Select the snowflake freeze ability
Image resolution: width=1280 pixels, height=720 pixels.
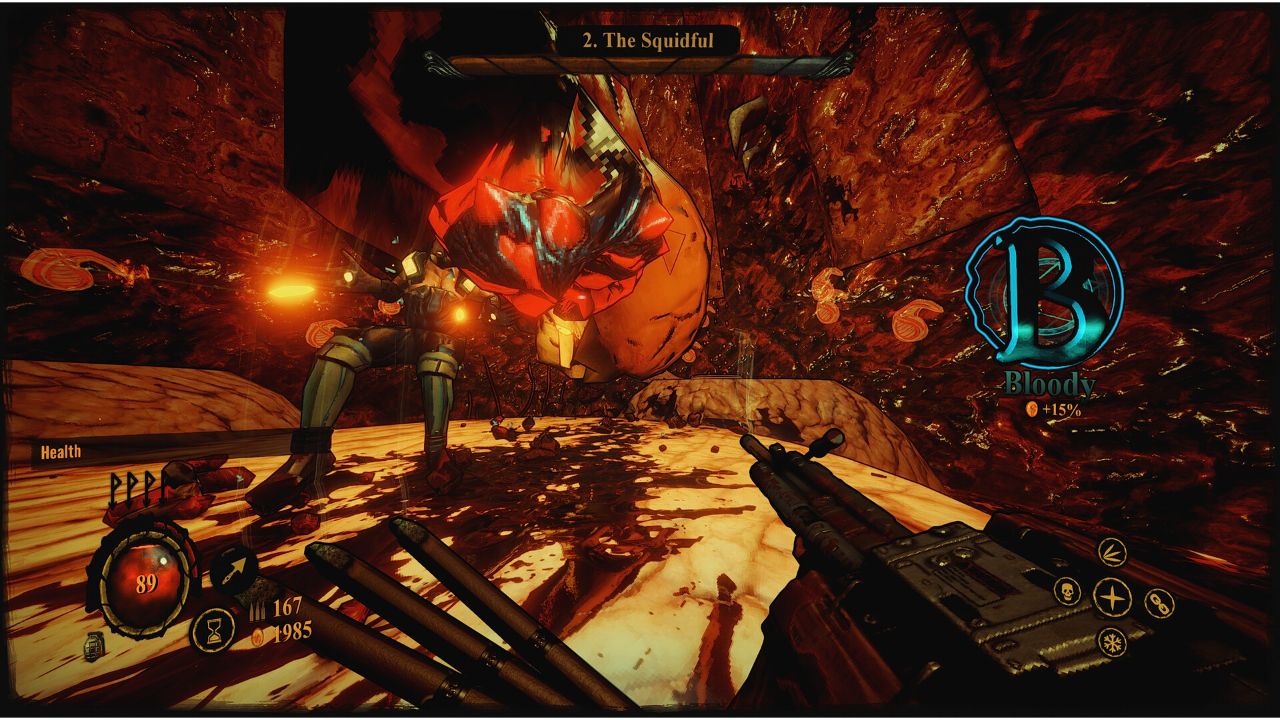[1111, 641]
